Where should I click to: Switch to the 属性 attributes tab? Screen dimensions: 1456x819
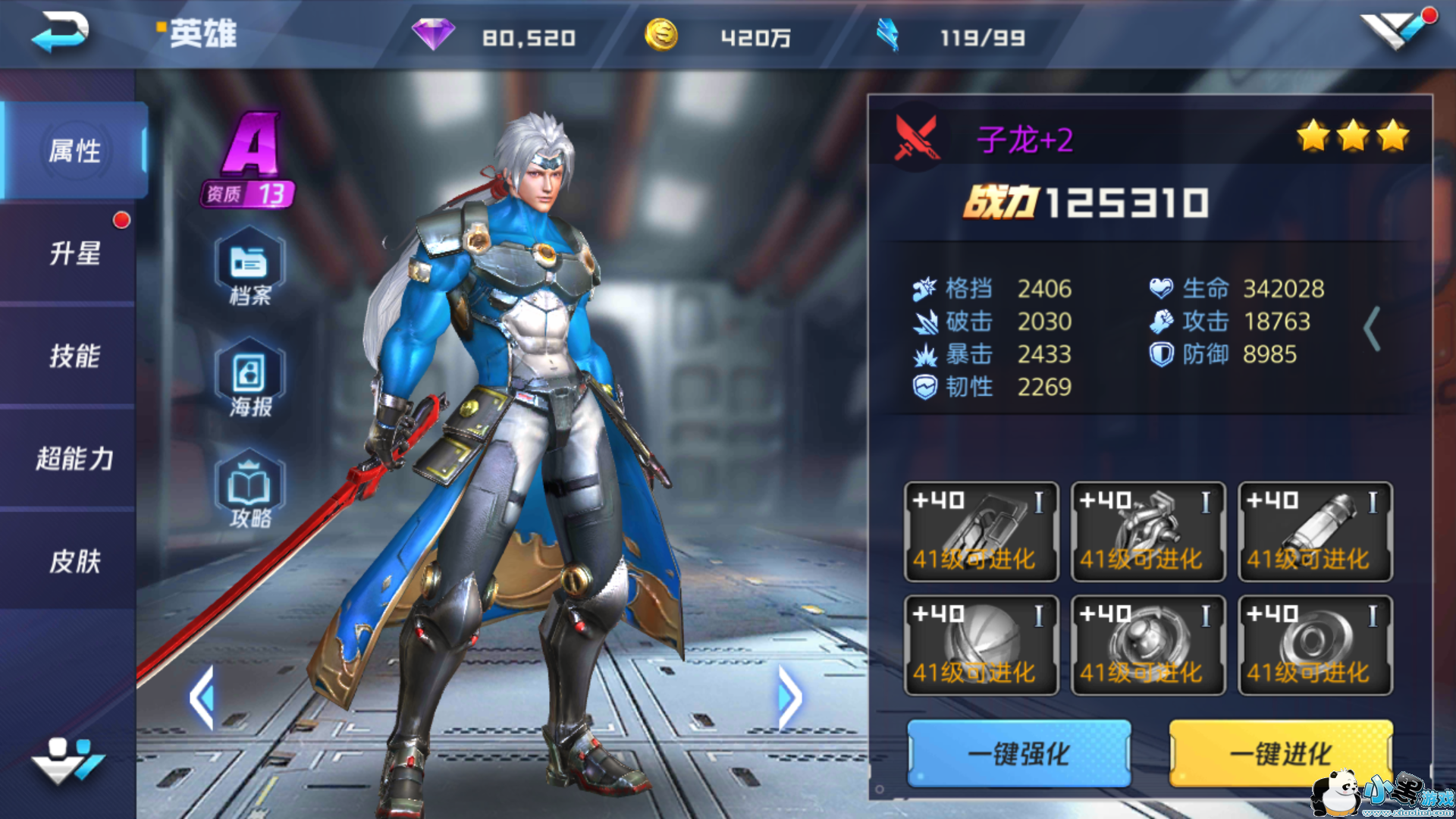(x=74, y=151)
